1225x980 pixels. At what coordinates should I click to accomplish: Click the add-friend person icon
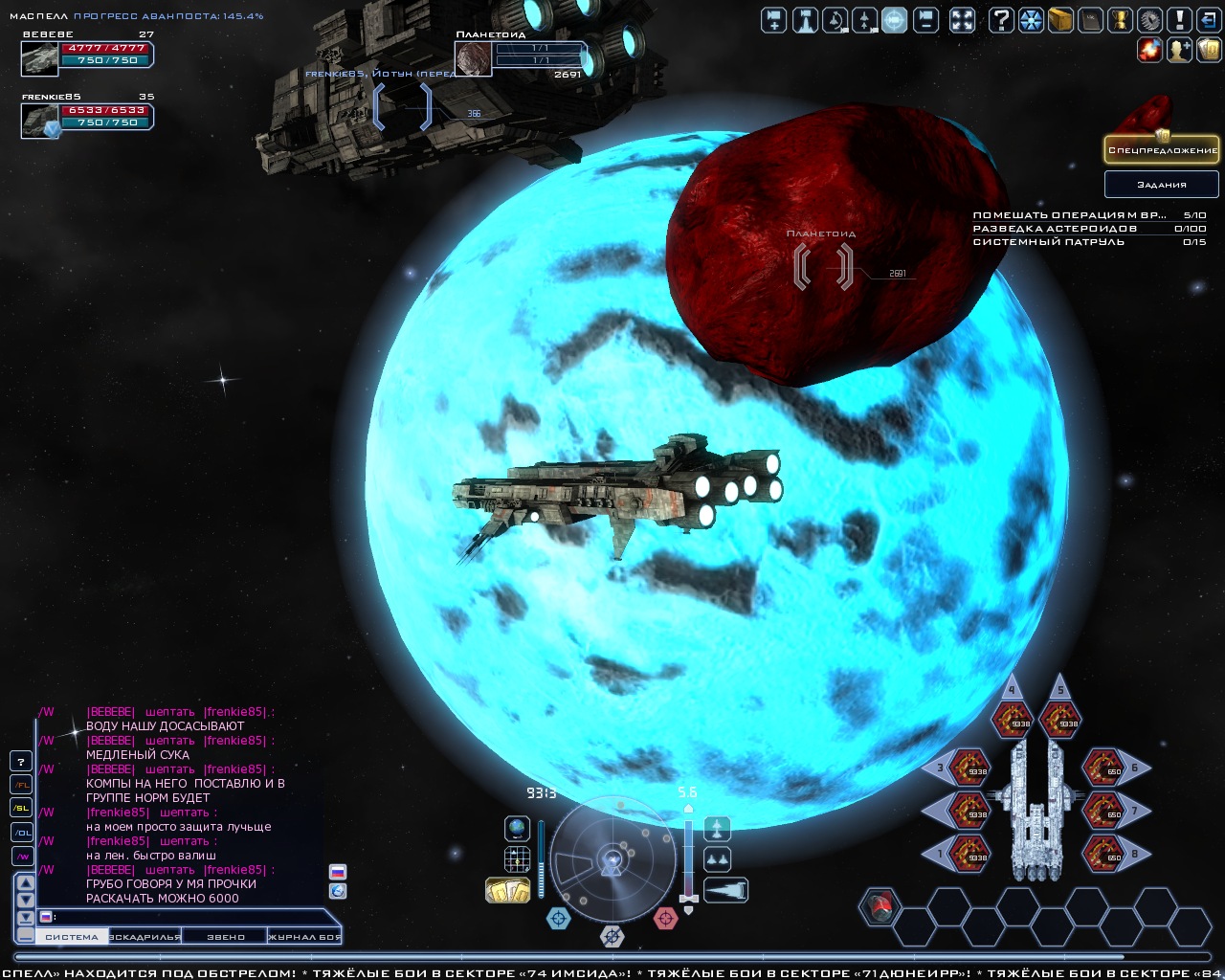pos(1179,49)
